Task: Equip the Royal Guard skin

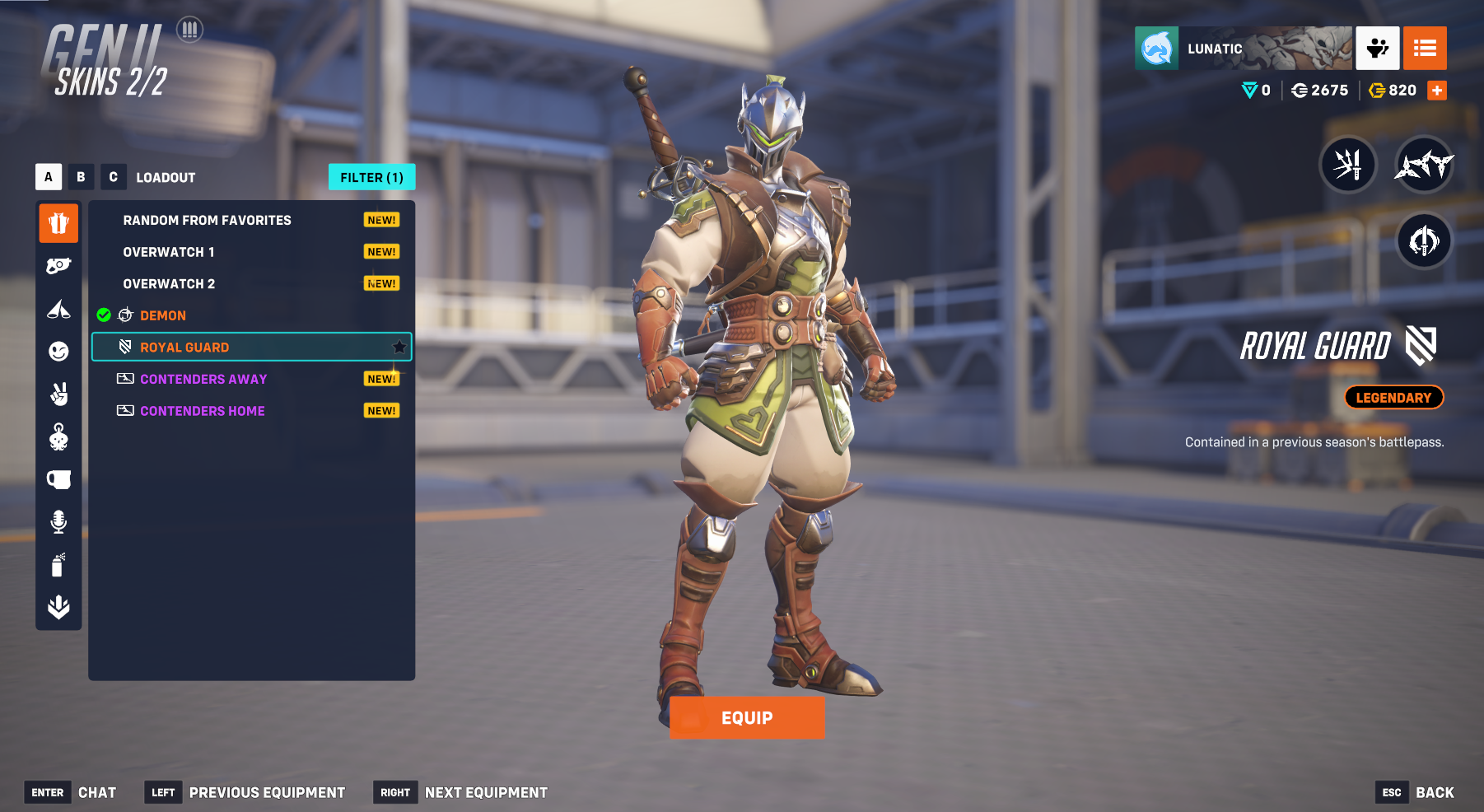Action: tap(746, 717)
